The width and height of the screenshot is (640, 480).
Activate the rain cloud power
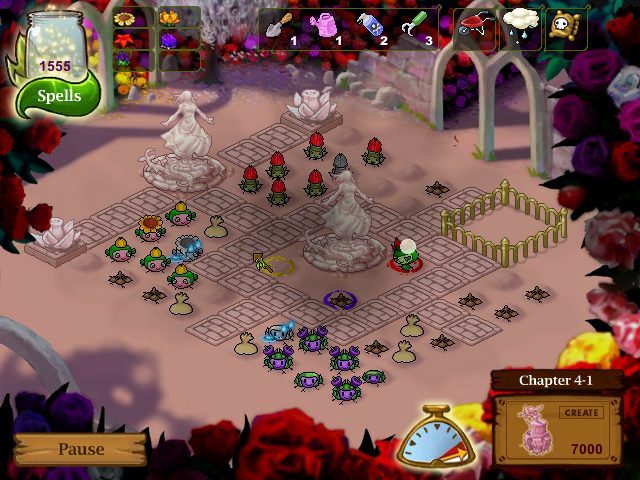pos(521,29)
